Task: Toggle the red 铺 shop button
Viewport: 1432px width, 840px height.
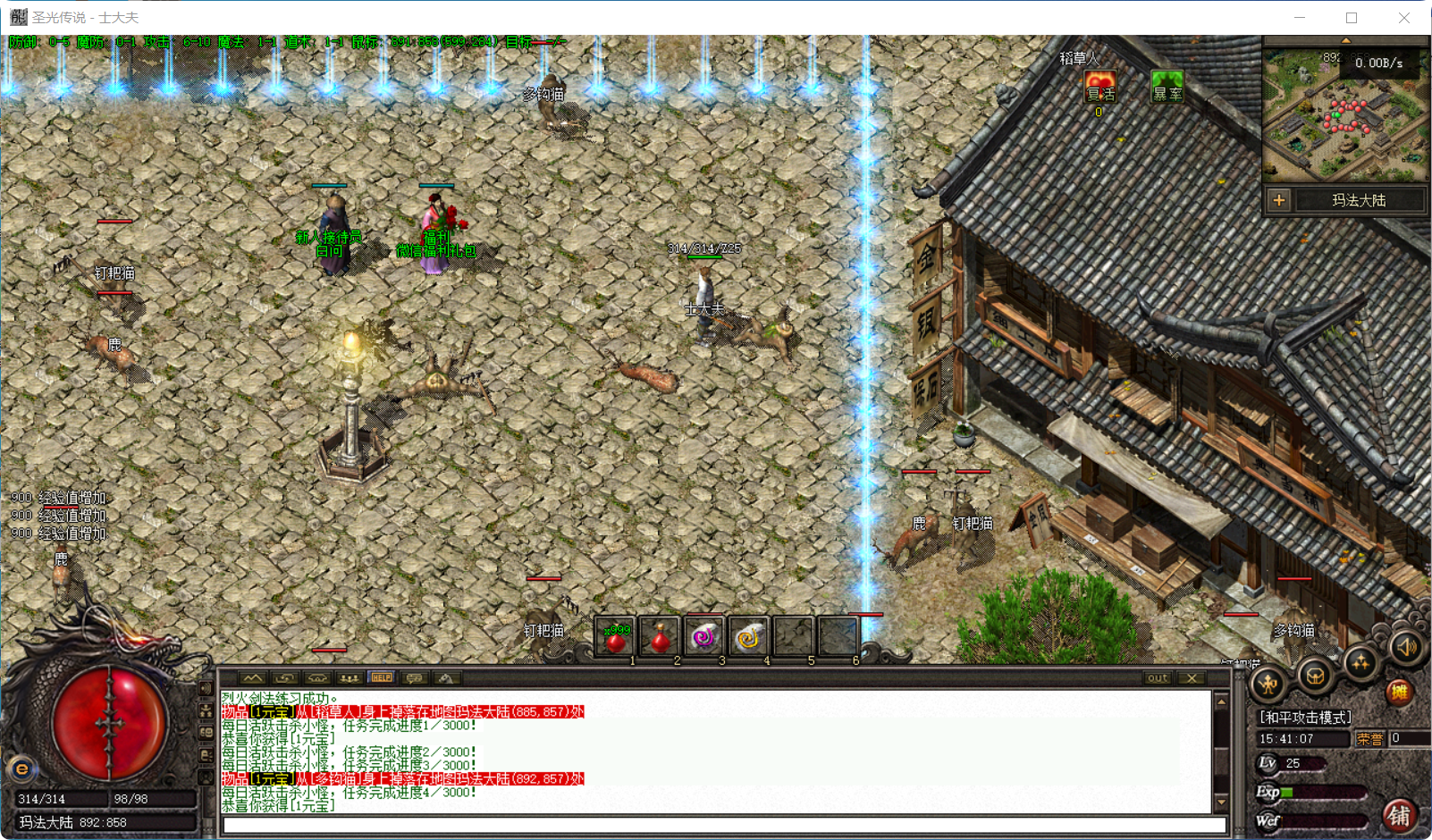Action: coord(1400,815)
